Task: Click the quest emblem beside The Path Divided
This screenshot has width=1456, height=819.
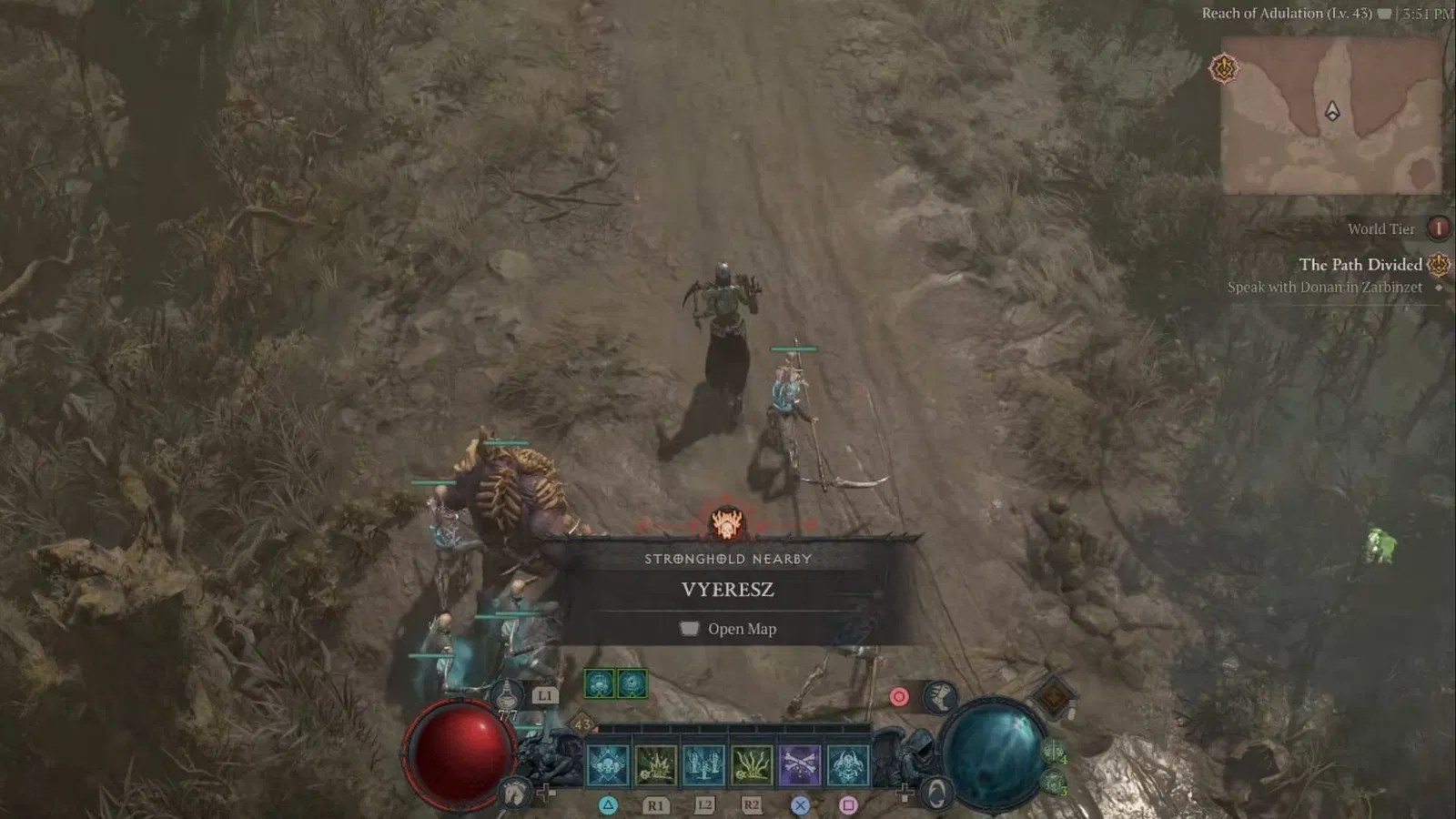Action: coord(1436,265)
